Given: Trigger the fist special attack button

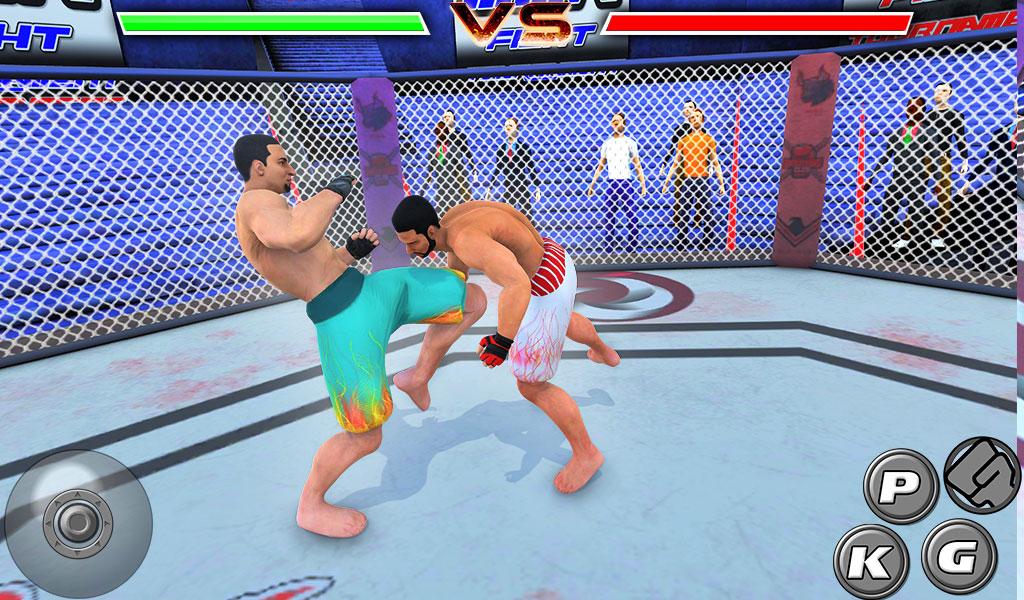Looking at the screenshot, I should pyautogui.click(x=981, y=473).
